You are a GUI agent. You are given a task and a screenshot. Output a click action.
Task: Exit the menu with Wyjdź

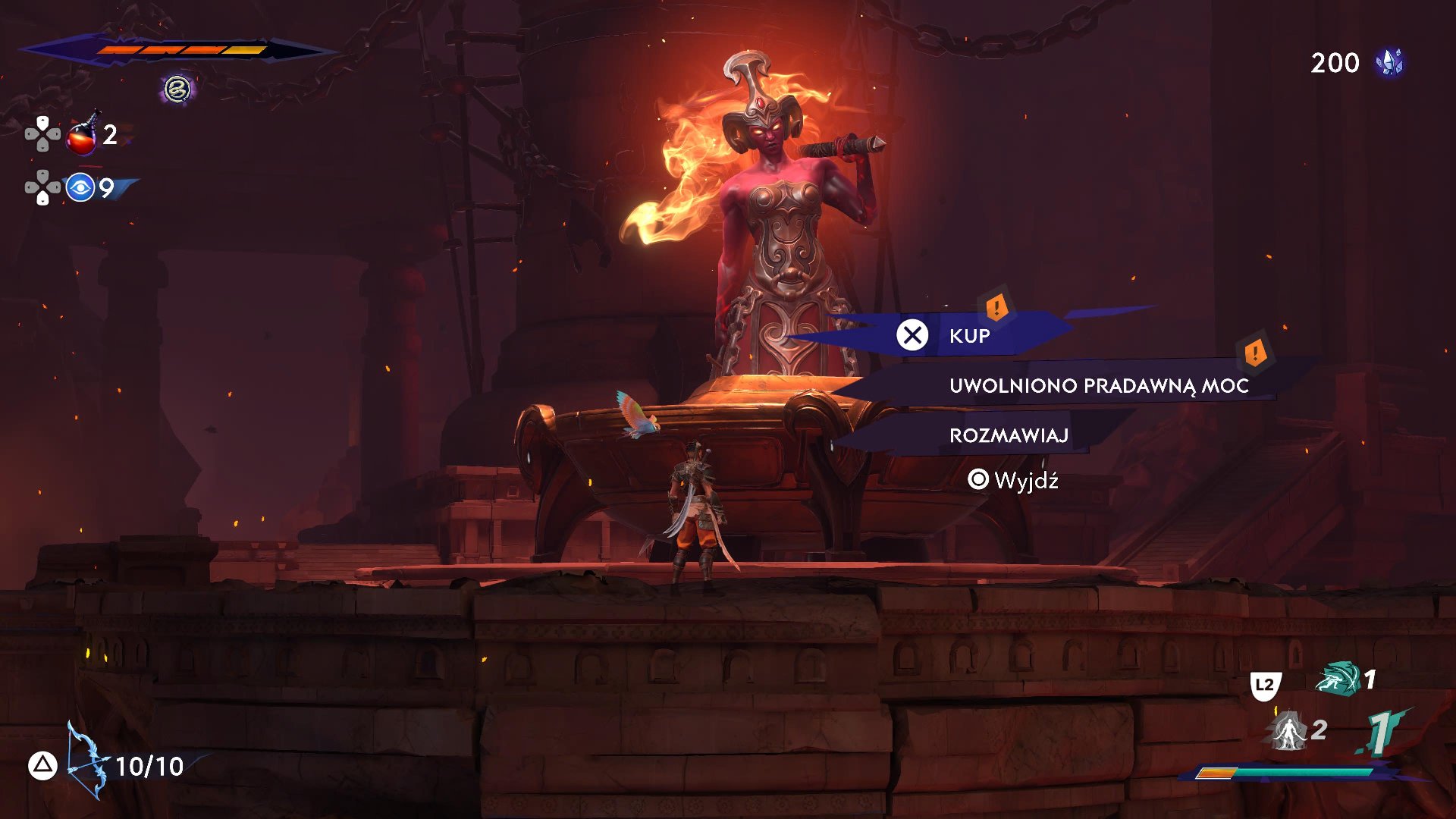pos(1013,480)
